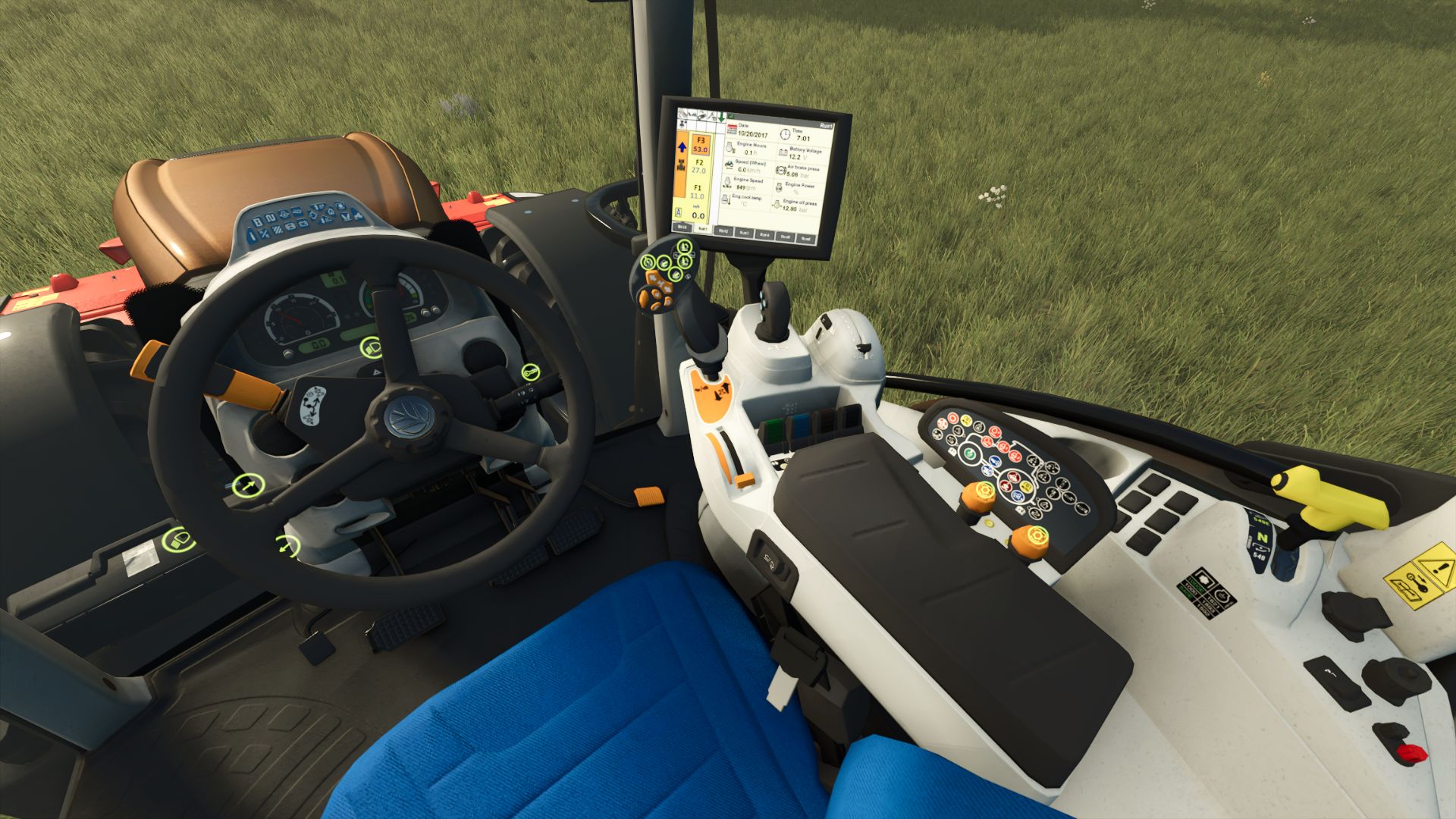The height and width of the screenshot is (819, 1456).
Task: Select the Engine Hours icon on monitor
Action: tap(730, 147)
